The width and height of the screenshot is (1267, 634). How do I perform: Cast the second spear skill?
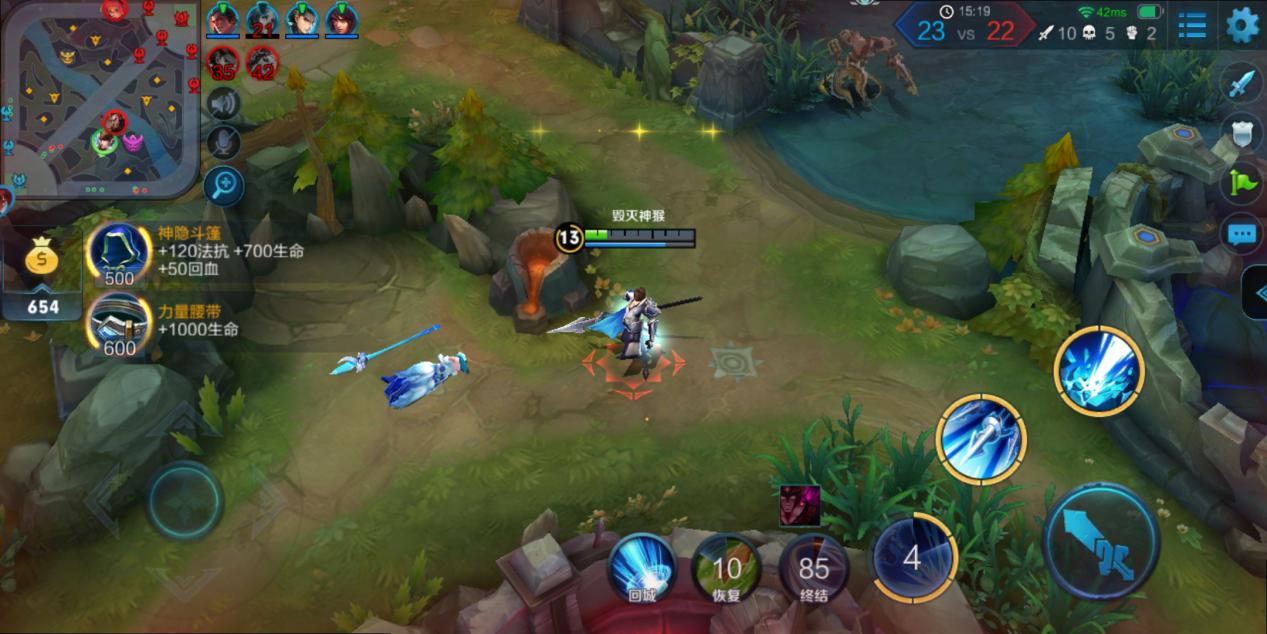[x=980, y=439]
